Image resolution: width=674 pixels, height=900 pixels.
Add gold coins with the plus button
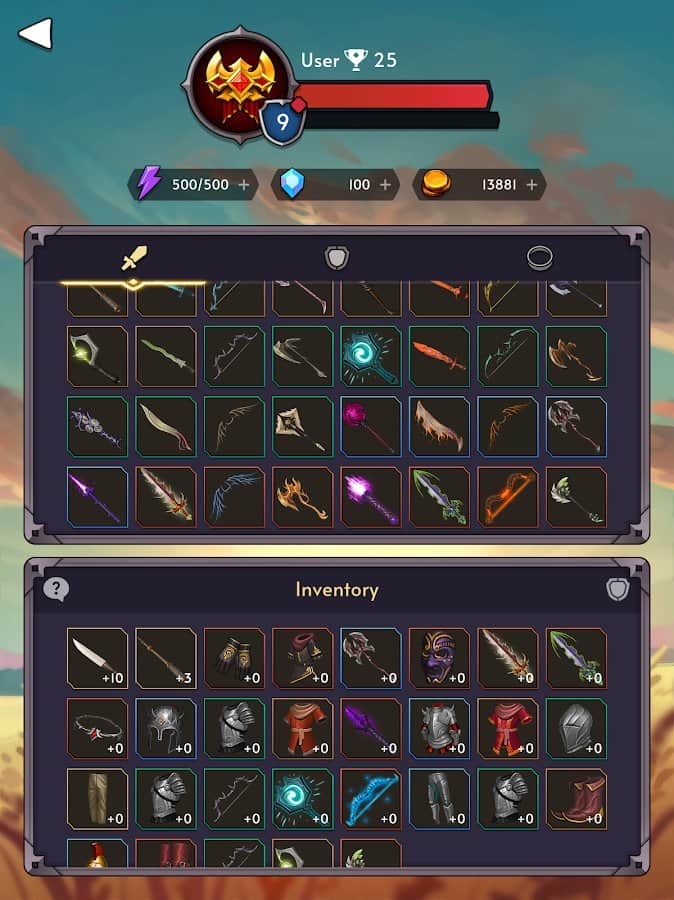pyautogui.click(x=531, y=184)
